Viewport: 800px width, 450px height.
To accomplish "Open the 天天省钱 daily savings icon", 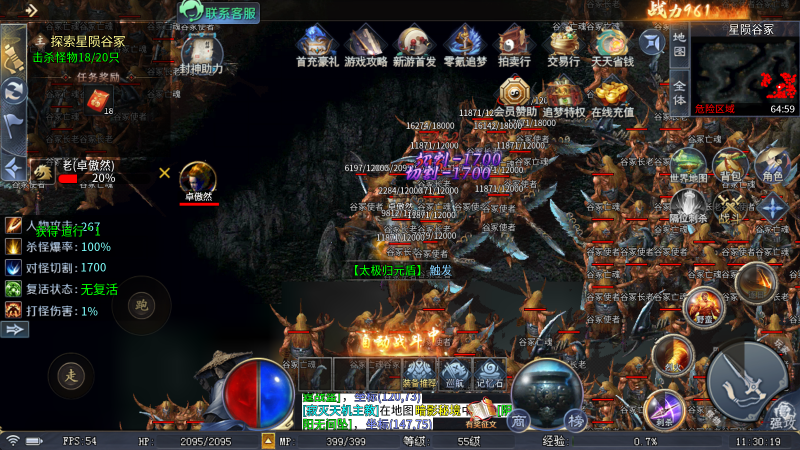I will point(612,45).
